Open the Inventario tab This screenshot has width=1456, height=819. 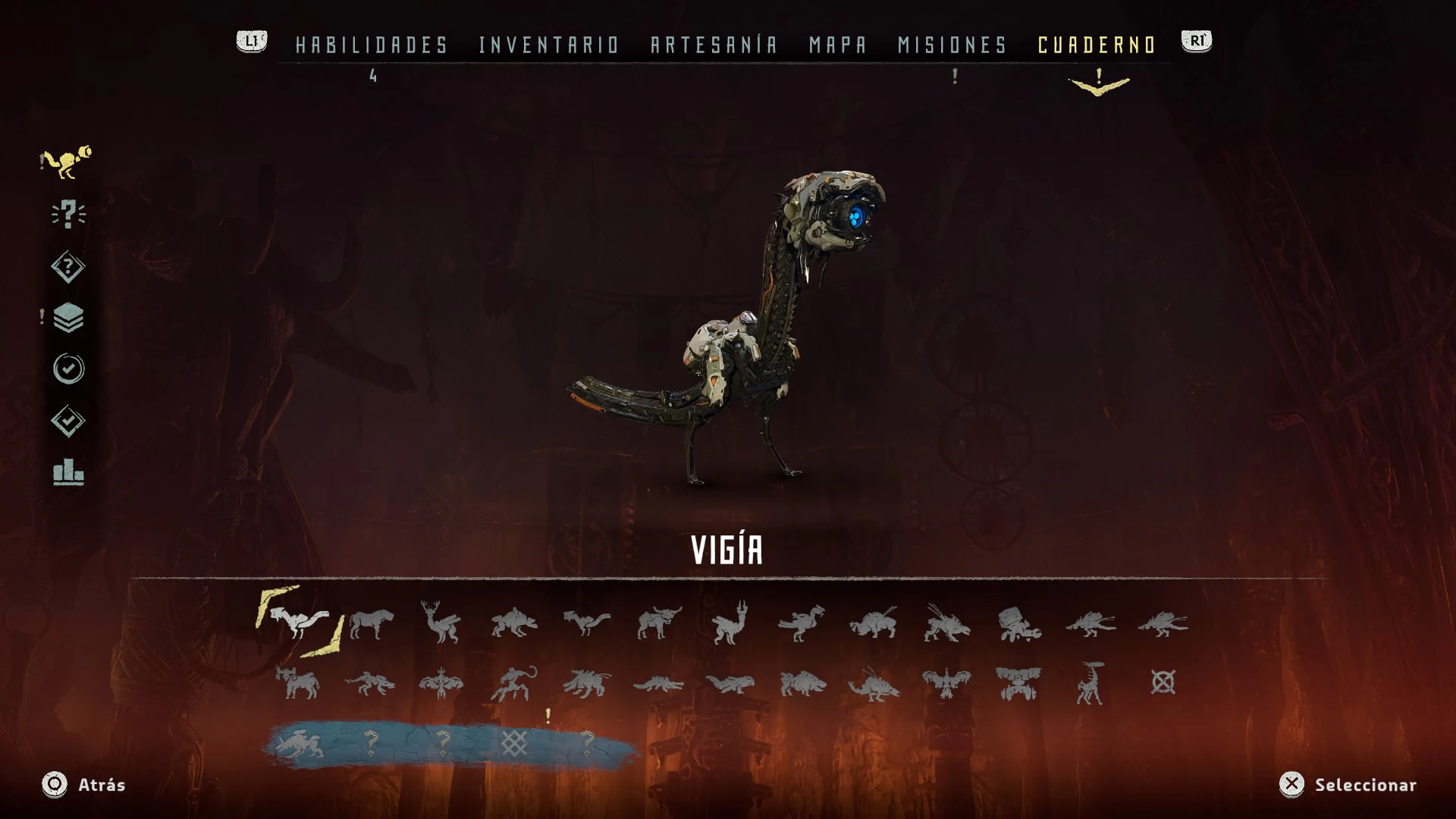click(549, 45)
